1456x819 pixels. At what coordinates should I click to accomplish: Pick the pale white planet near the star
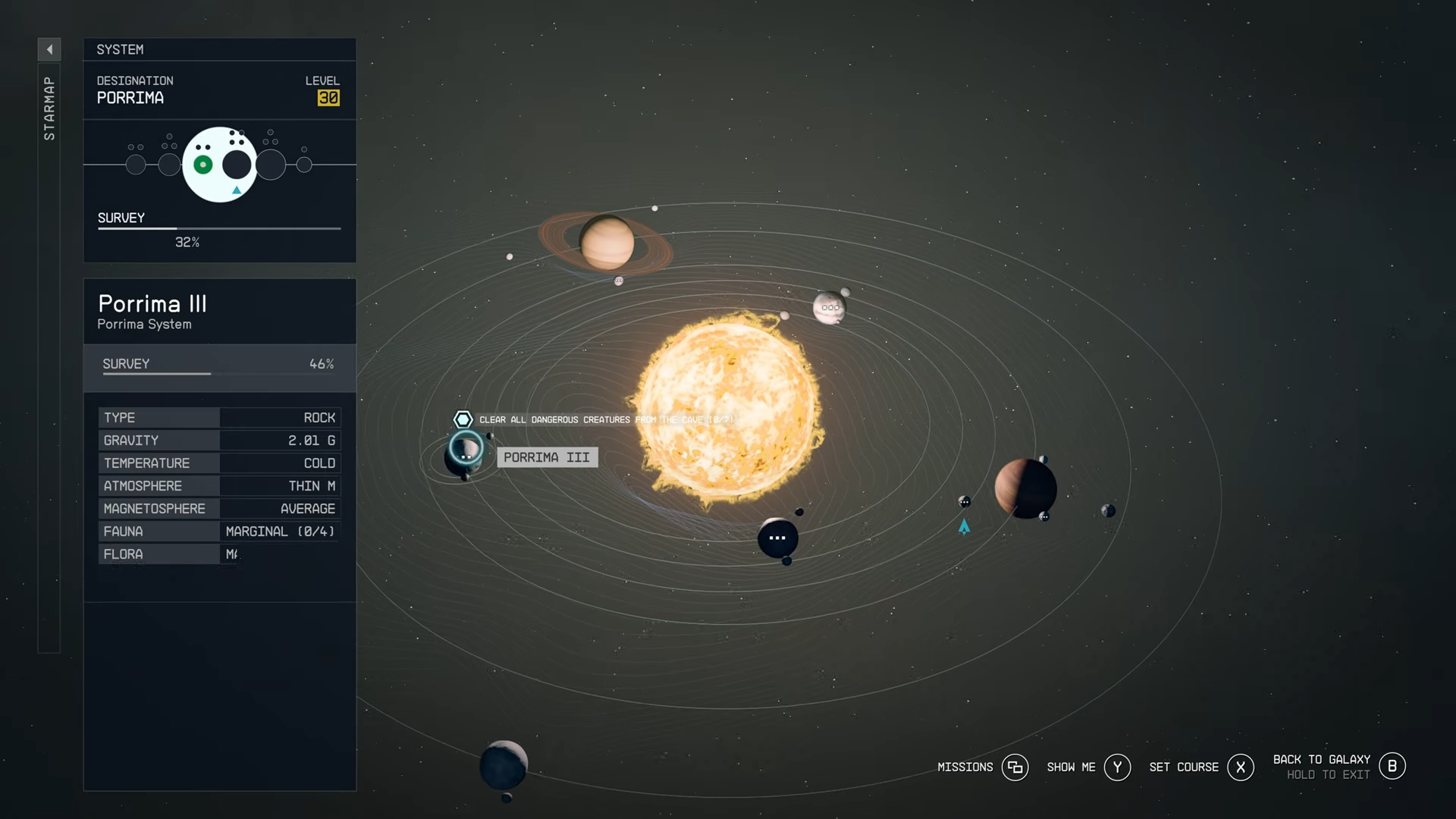829,307
